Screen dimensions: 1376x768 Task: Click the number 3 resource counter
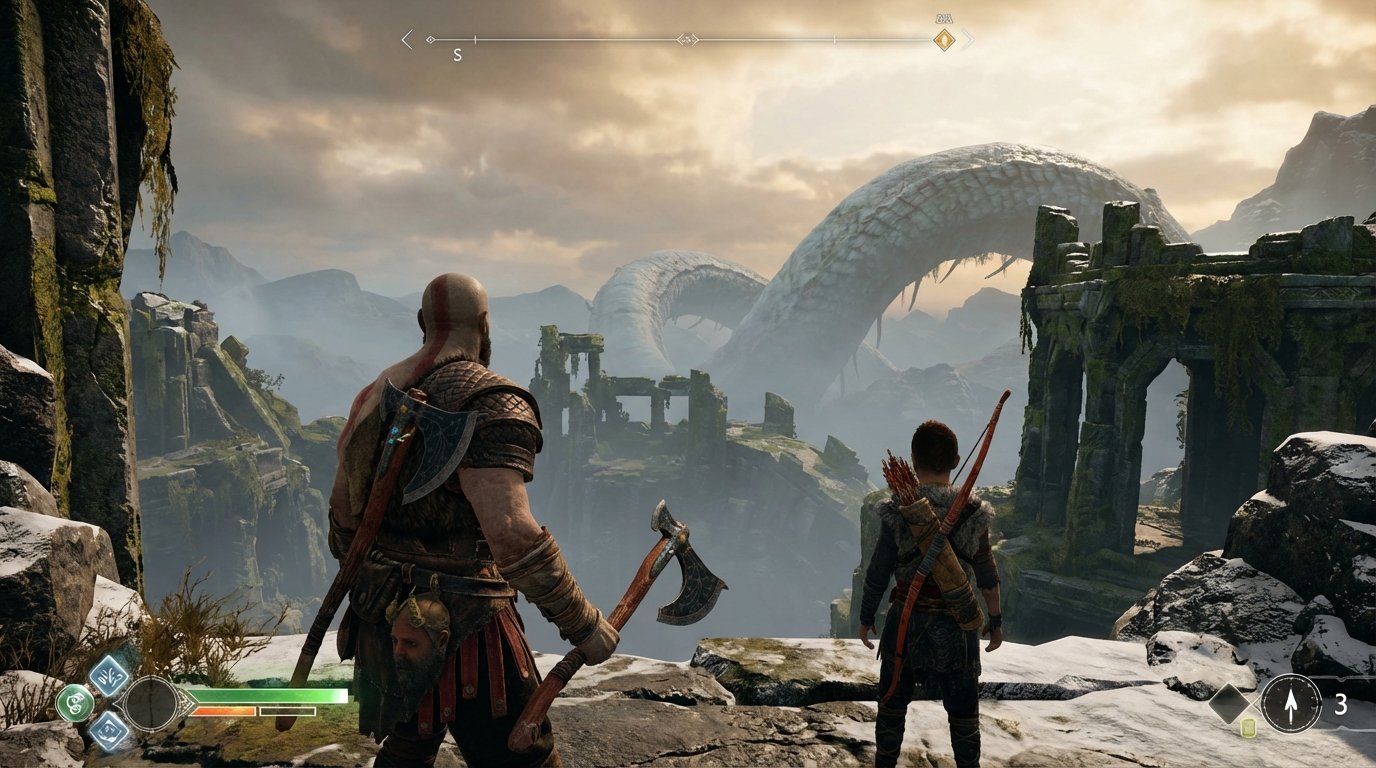[x=1341, y=702]
